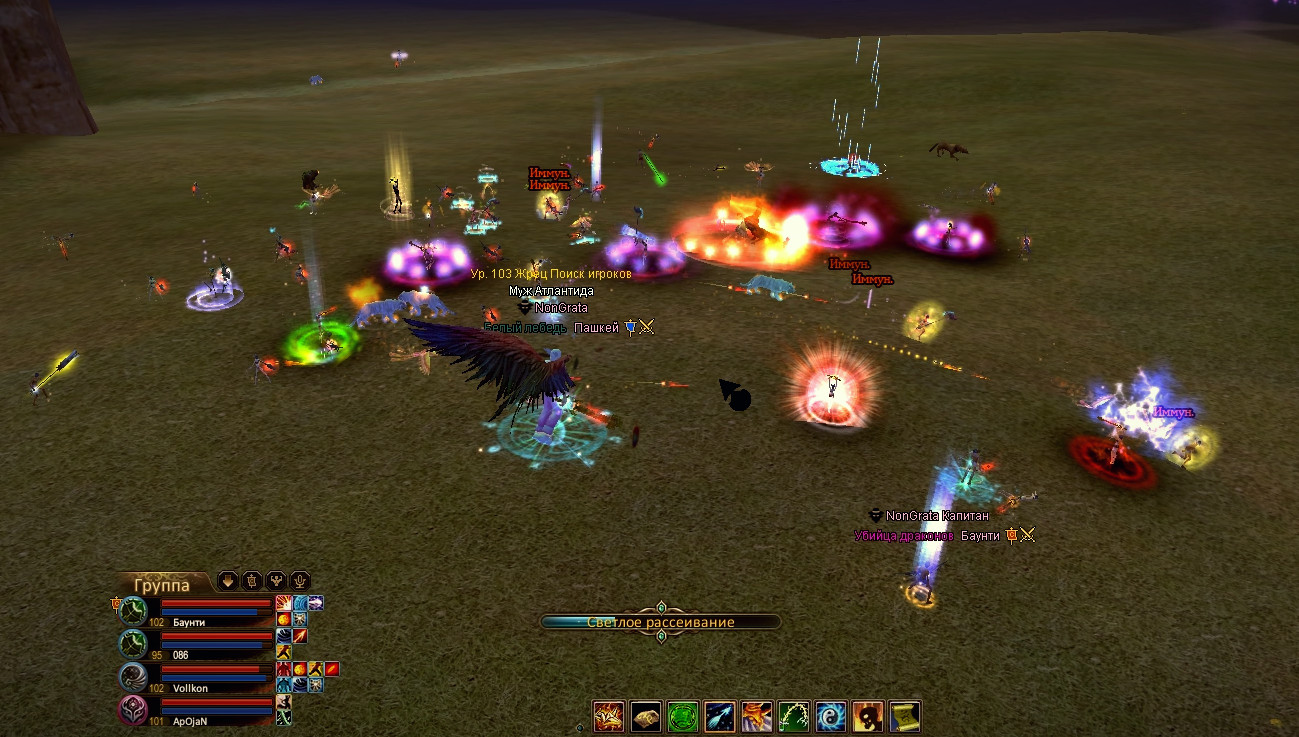
Task: Cast the burning dark skull skill
Action: point(868,716)
